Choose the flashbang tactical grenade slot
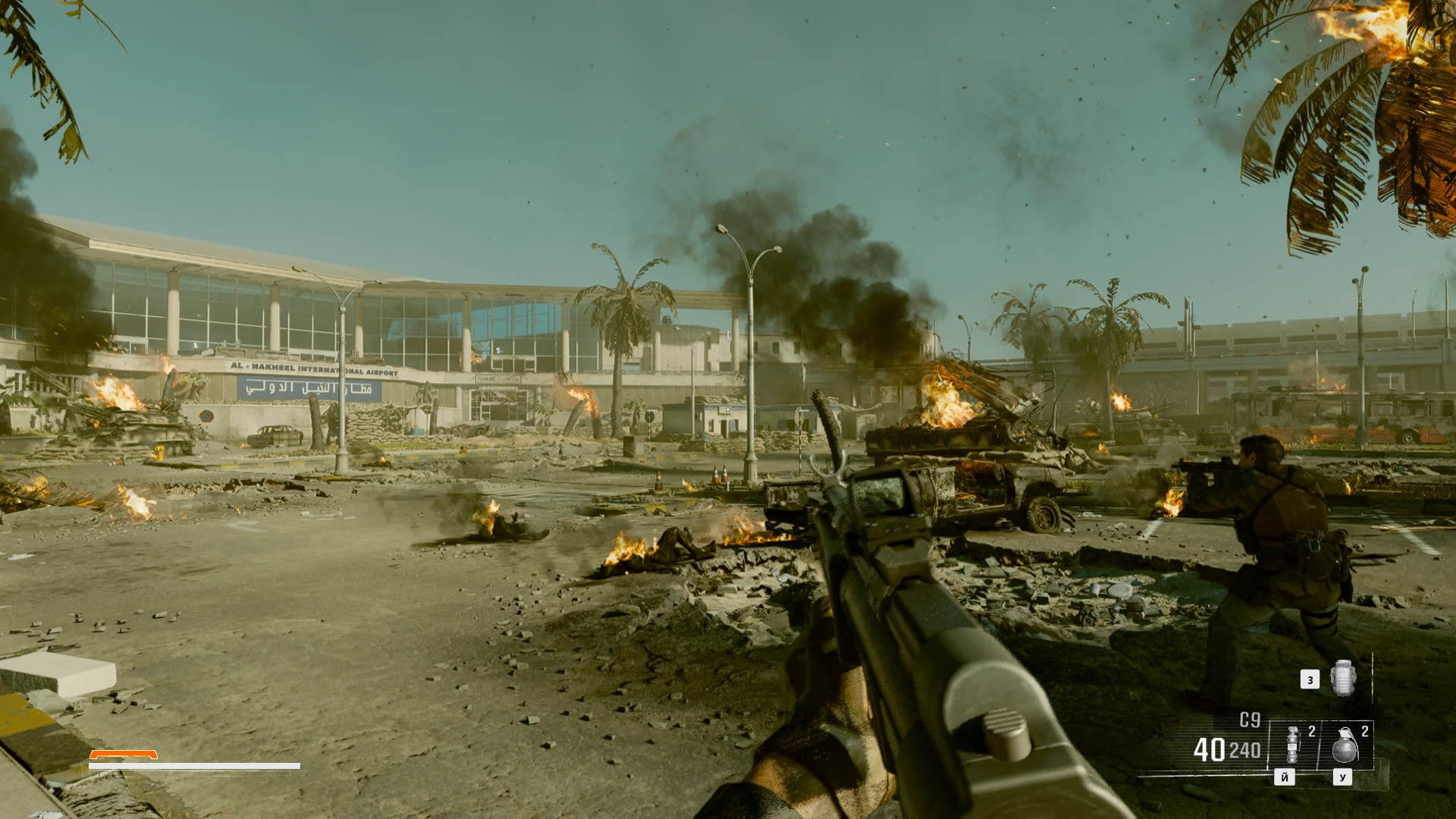Viewport: 1456px width, 819px height. (x=1293, y=745)
